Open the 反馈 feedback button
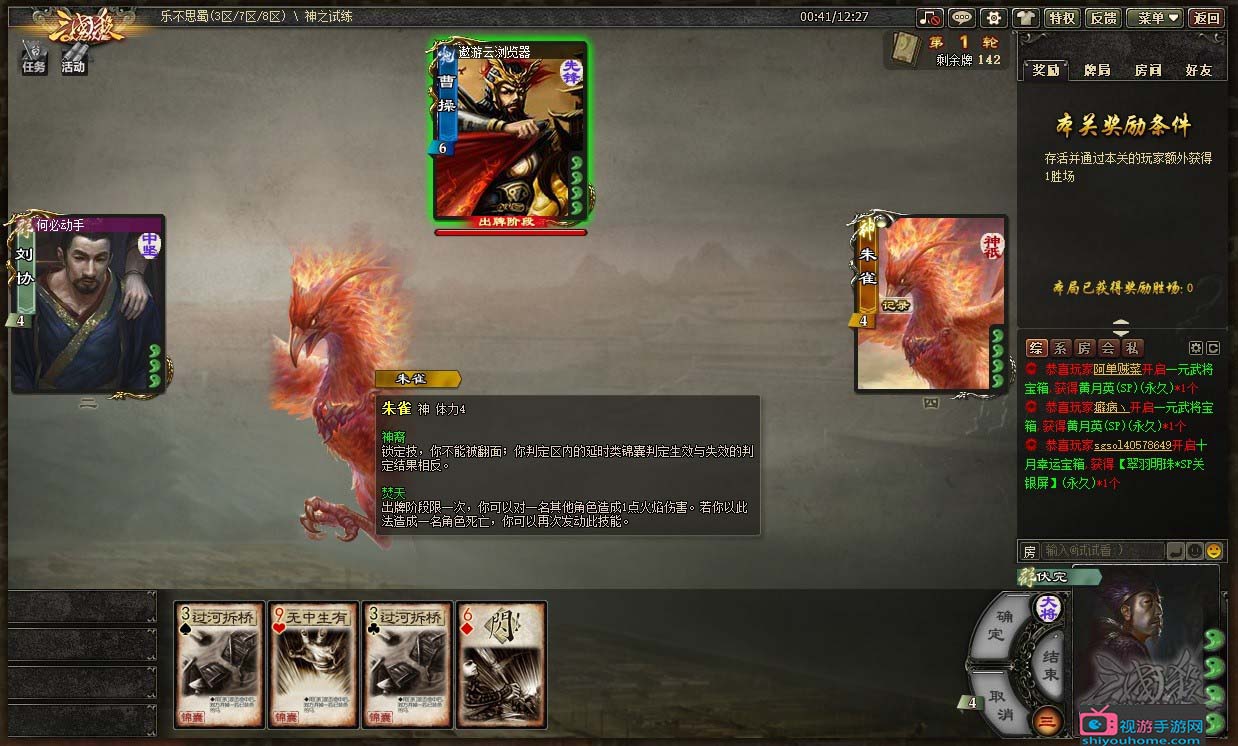Image resolution: width=1238 pixels, height=746 pixels. [x=1103, y=18]
